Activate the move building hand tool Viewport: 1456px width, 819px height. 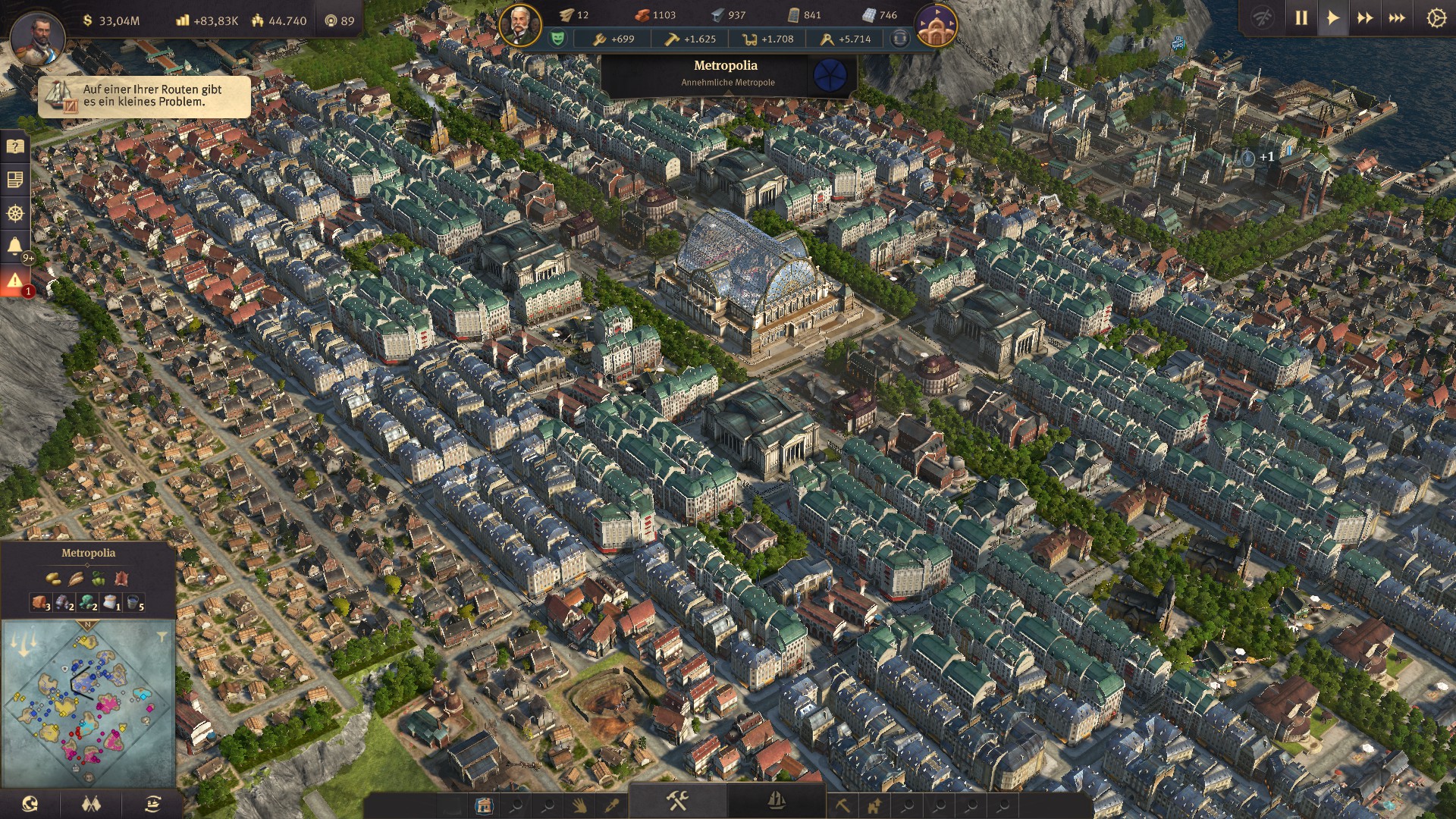579,805
